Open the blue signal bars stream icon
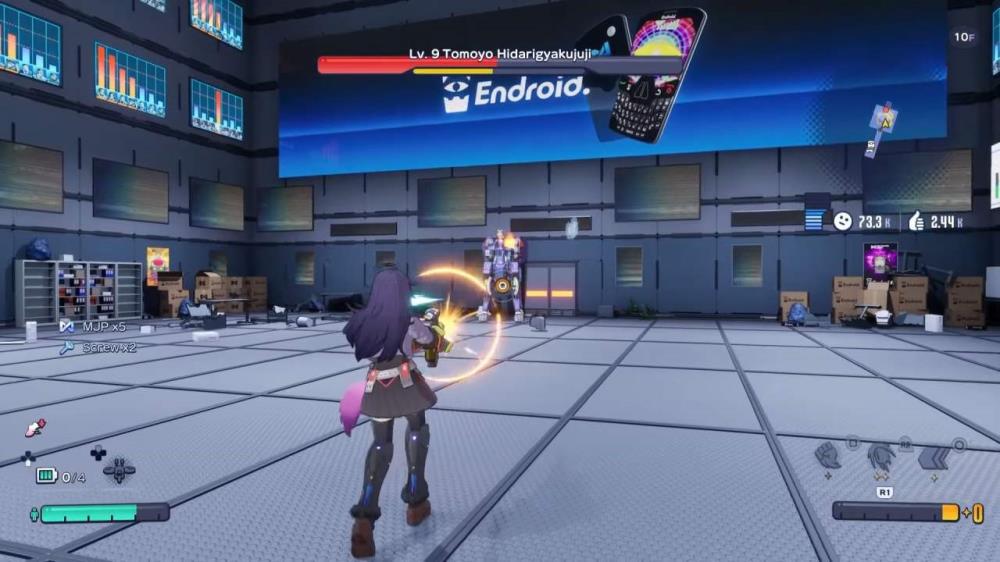1000x562 pixels. tap(816, 220)
